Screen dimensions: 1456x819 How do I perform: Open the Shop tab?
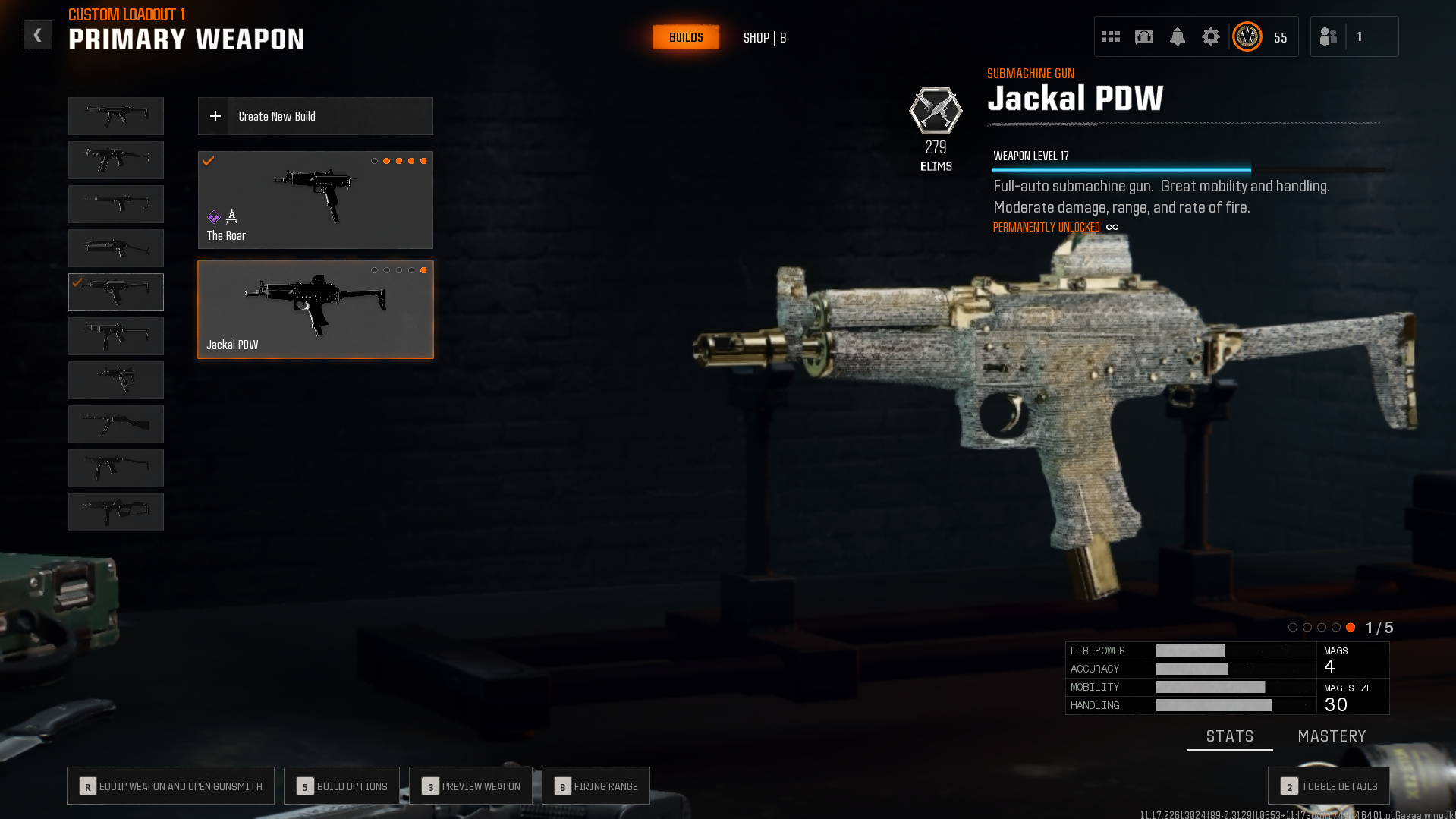point(764,38)
